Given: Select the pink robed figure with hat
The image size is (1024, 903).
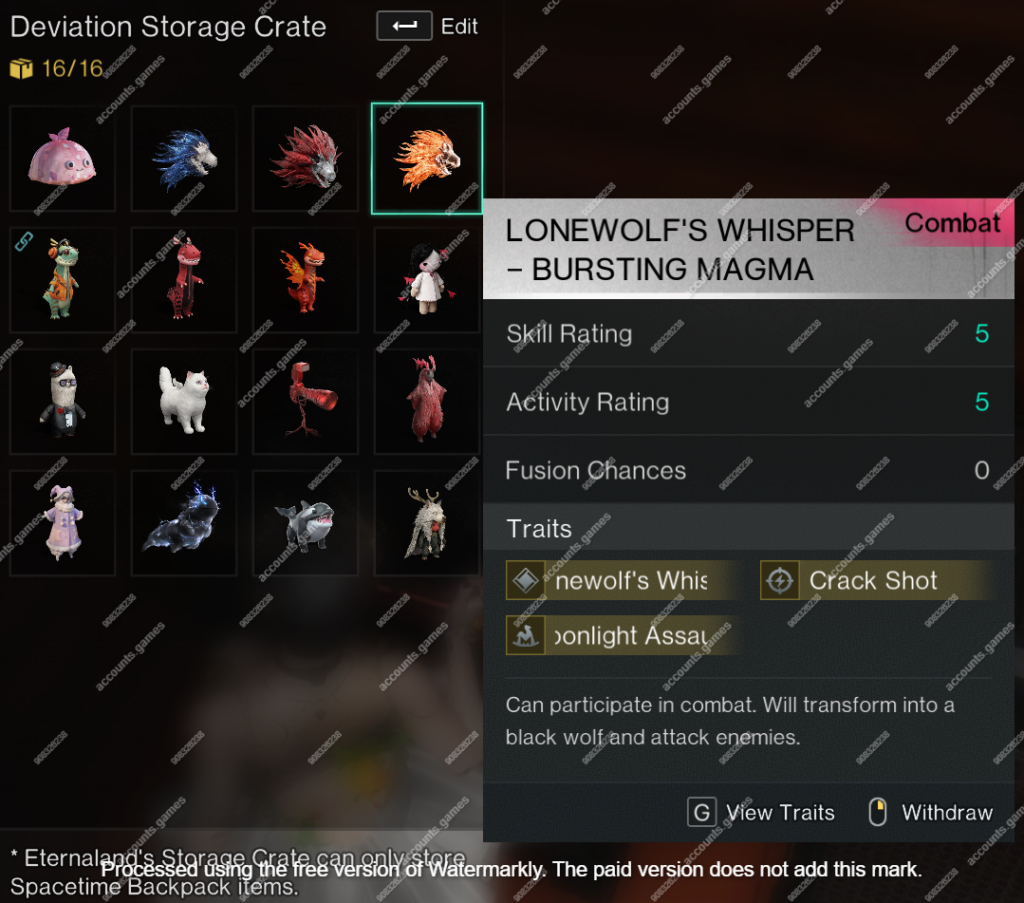Looking at the screenshot, I should 62,523.
